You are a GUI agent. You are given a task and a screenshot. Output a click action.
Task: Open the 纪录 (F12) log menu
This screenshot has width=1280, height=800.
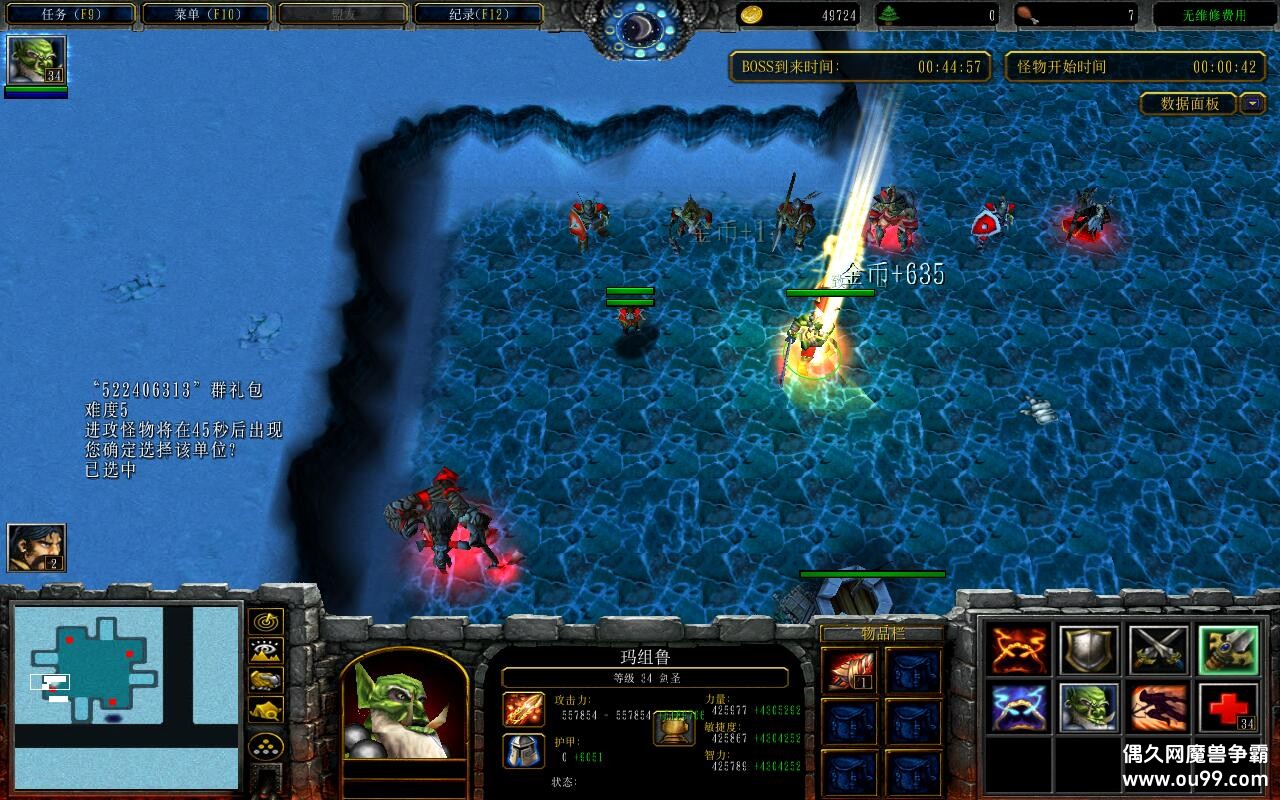[478, 14]
